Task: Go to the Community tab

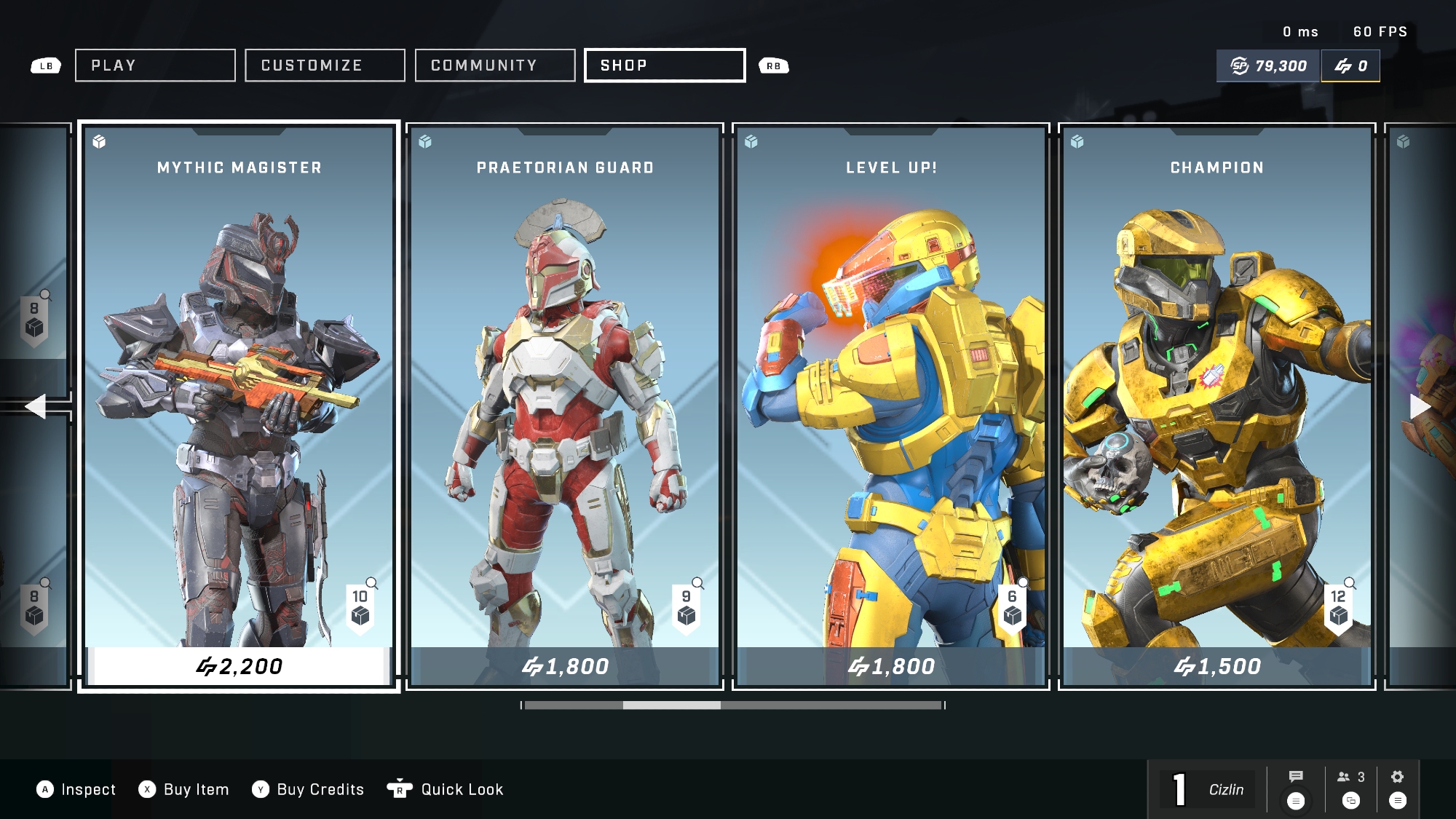Action: click(495, 66)
